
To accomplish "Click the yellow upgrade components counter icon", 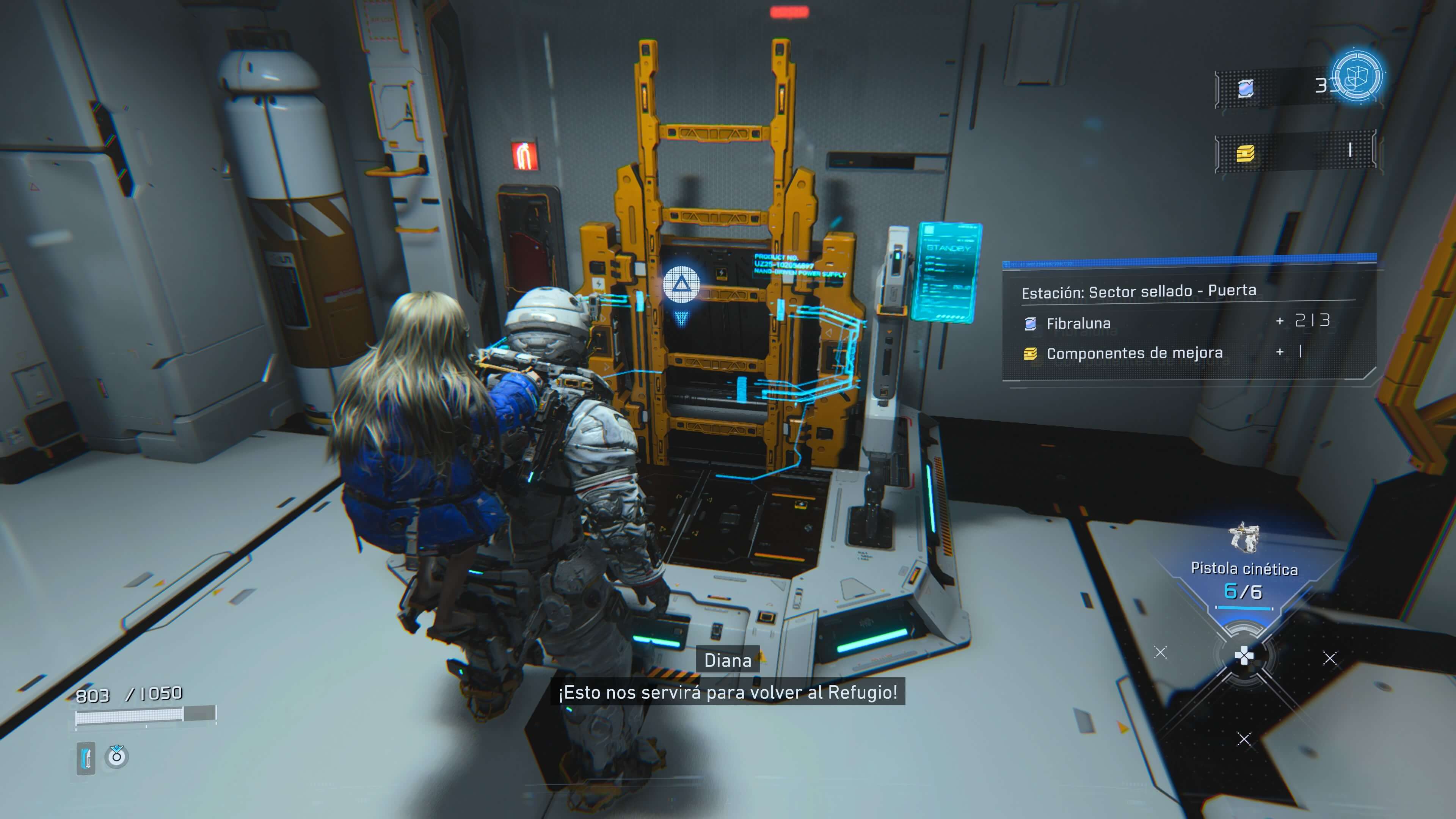I will (x=1246, y=152).
